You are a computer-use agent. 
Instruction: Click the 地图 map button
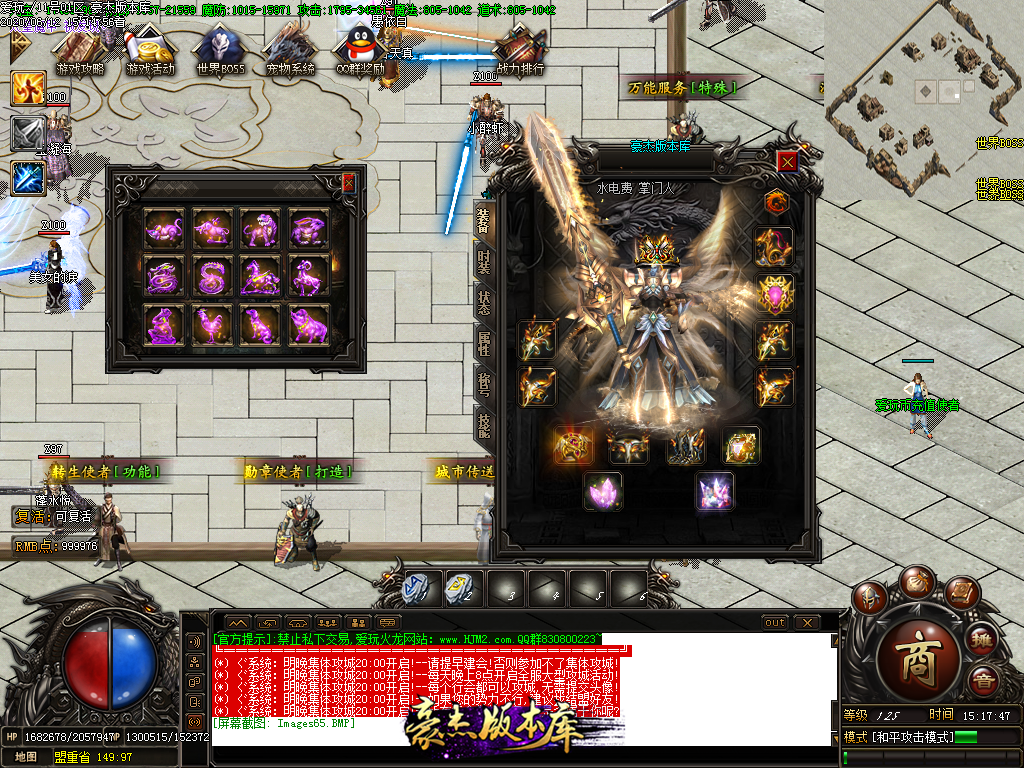(26, 757)
